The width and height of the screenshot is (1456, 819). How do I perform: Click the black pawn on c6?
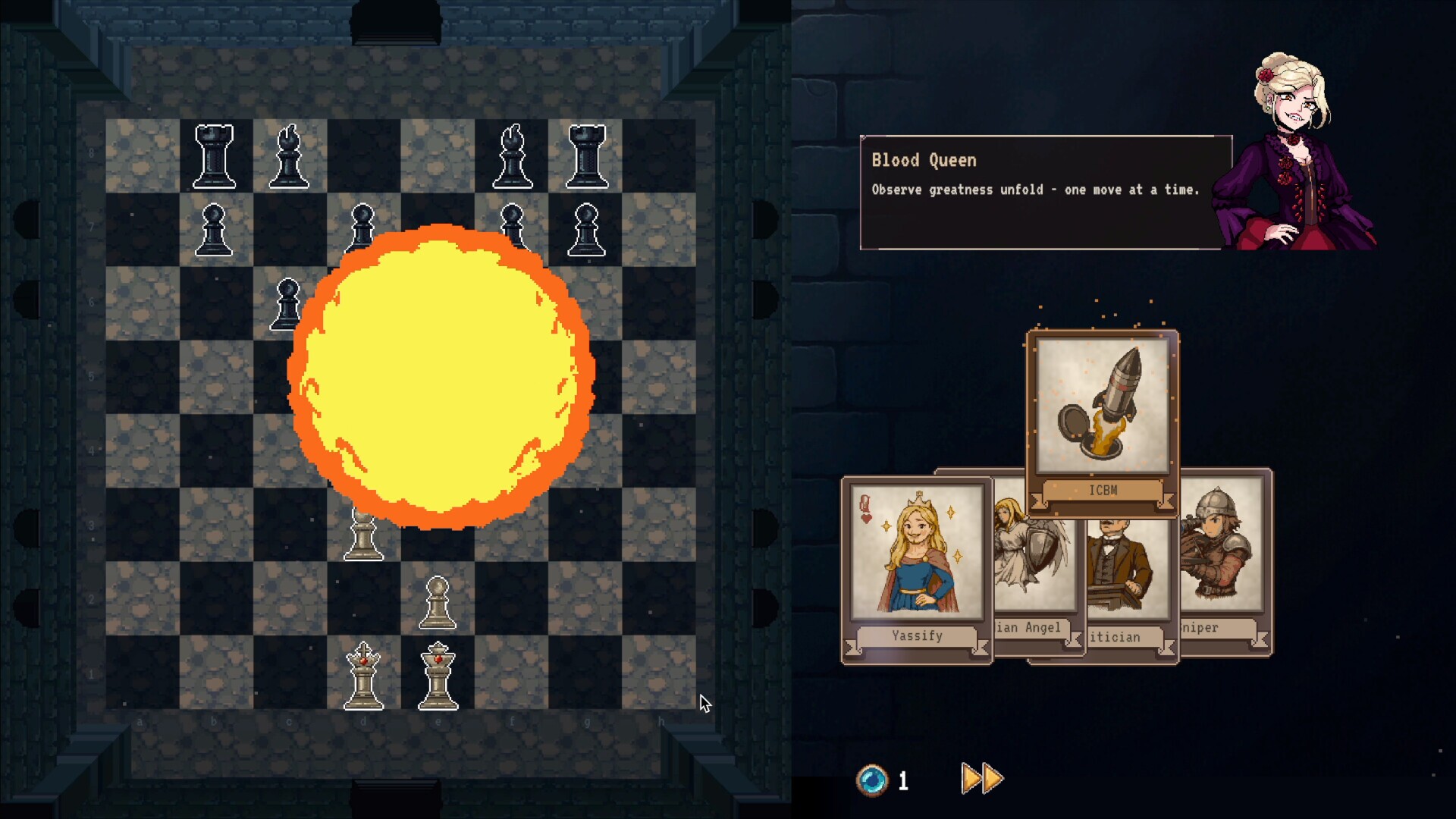pyautogui.click(x=288, y=303)
